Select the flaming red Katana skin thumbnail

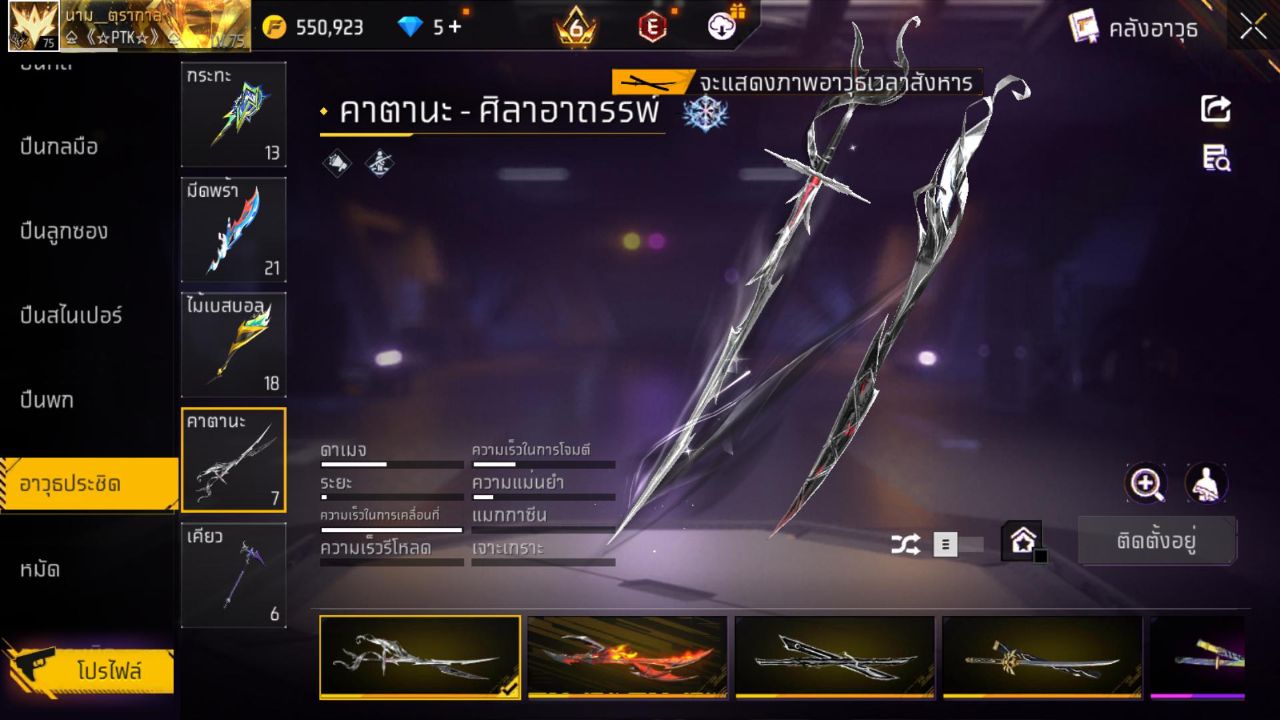[627, 656]
